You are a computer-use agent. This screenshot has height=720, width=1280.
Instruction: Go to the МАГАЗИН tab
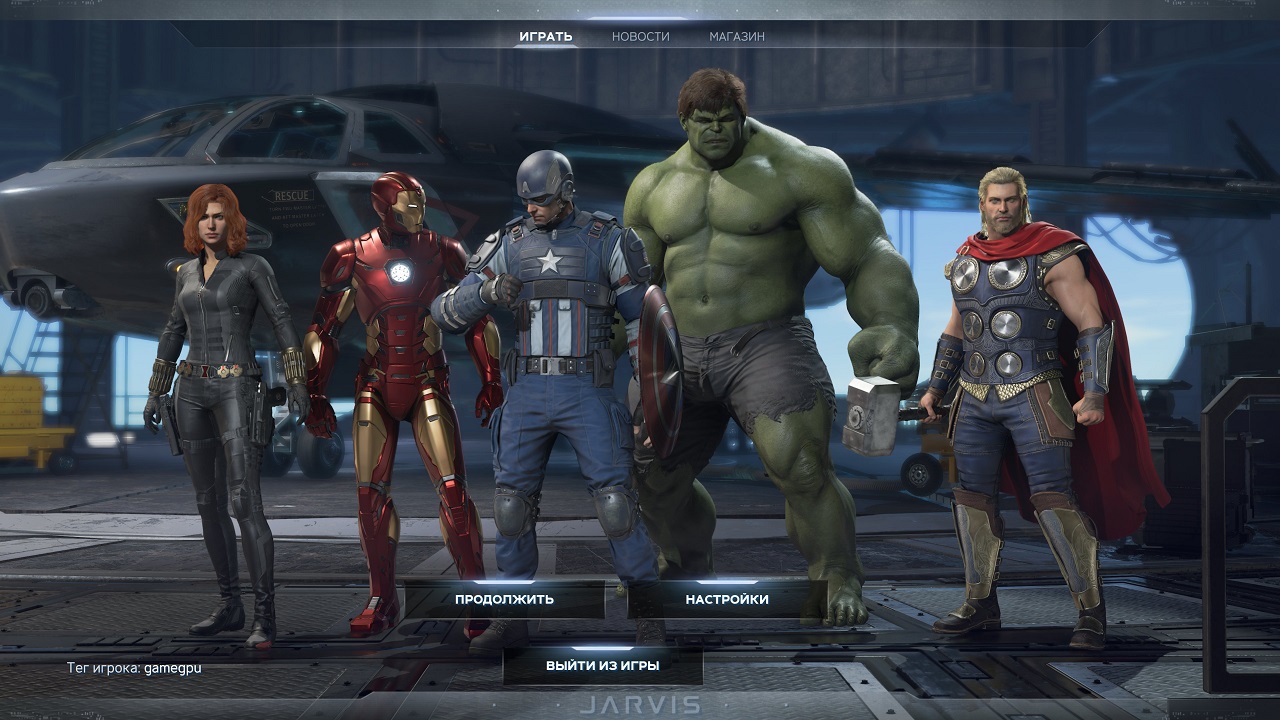[737, 37]
